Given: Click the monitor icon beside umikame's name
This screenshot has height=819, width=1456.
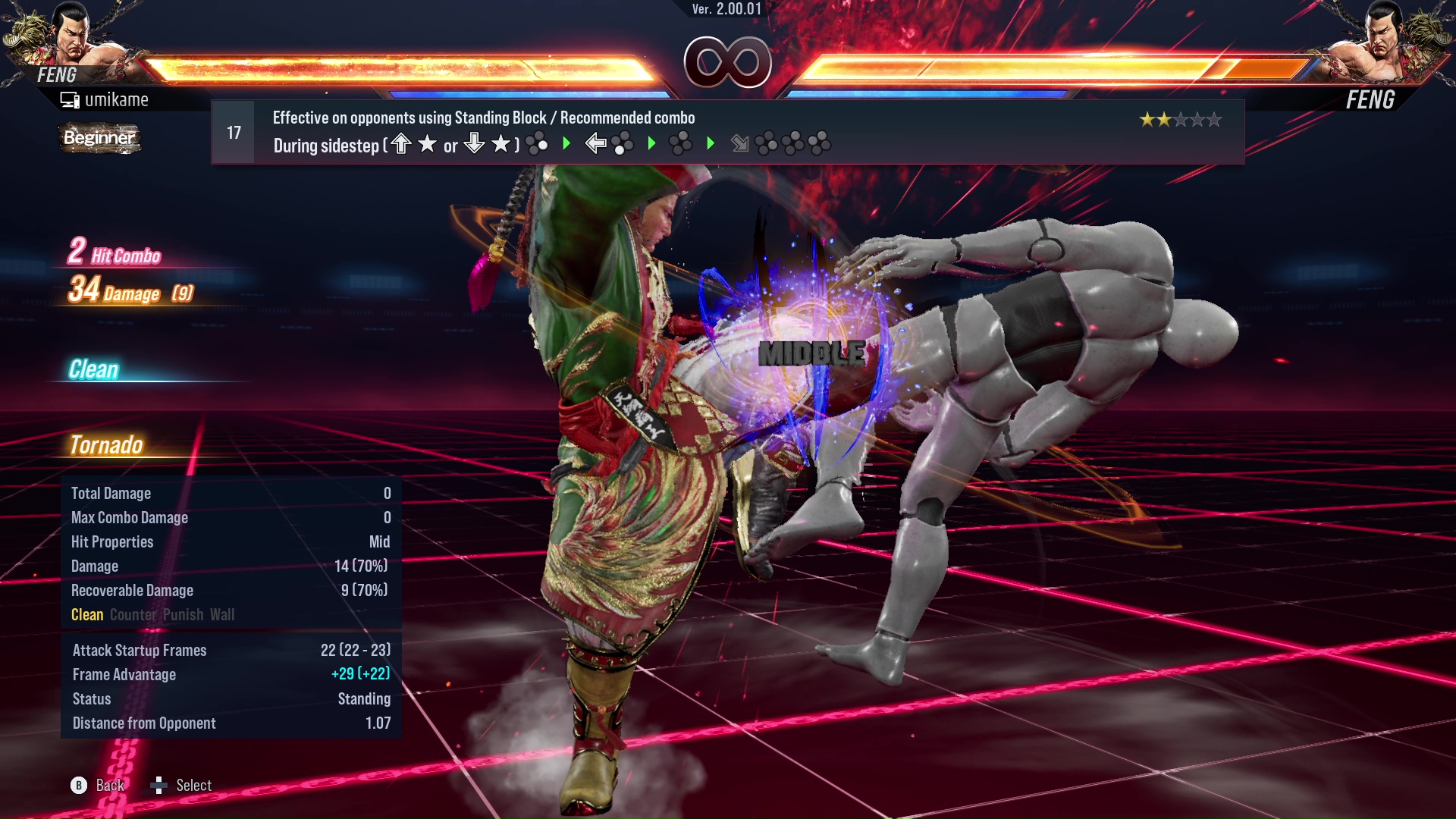Looking at the screenshot, I should (x=71, y=99).
